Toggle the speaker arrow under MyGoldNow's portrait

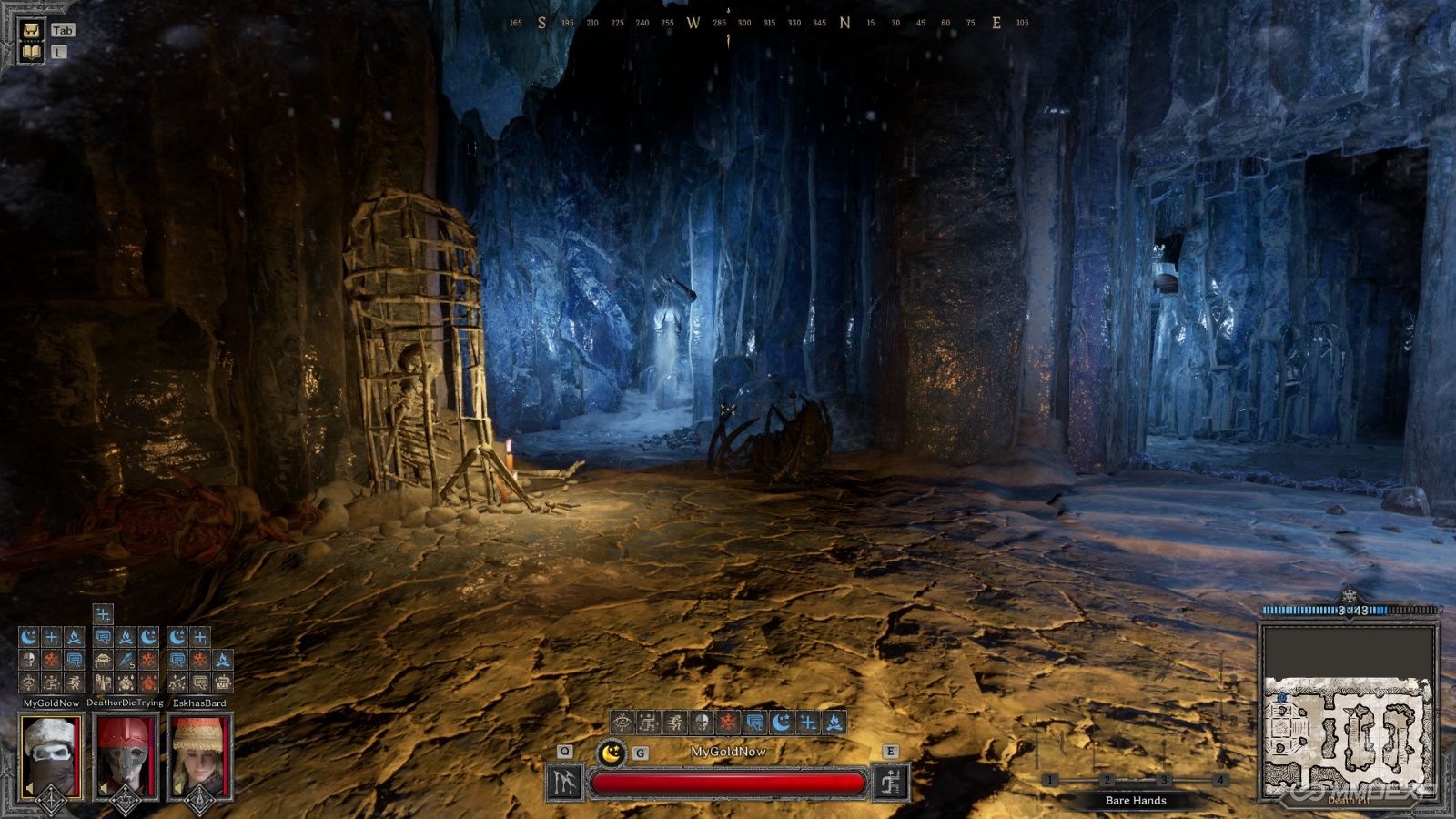28,788
